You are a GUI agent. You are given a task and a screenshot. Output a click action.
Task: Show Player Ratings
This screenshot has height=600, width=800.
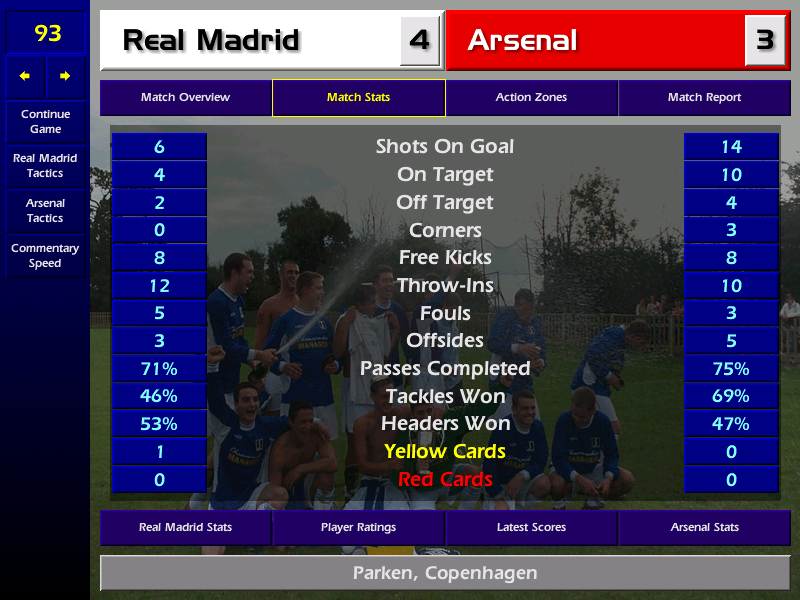pos(358,527)
